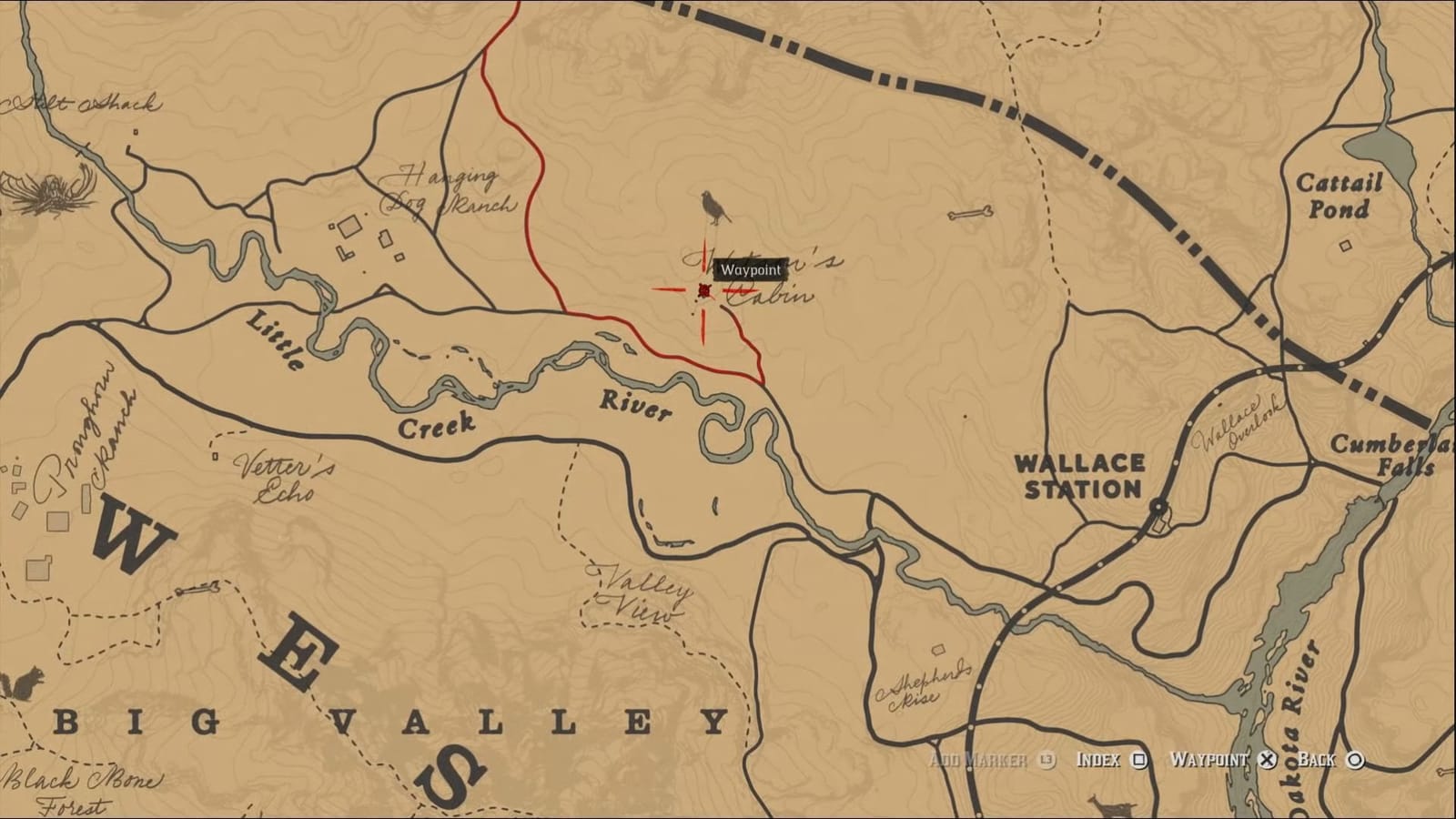Click the bird icon above Watson's Cabin
1456x819 pixels.
(x=713, y=207)
